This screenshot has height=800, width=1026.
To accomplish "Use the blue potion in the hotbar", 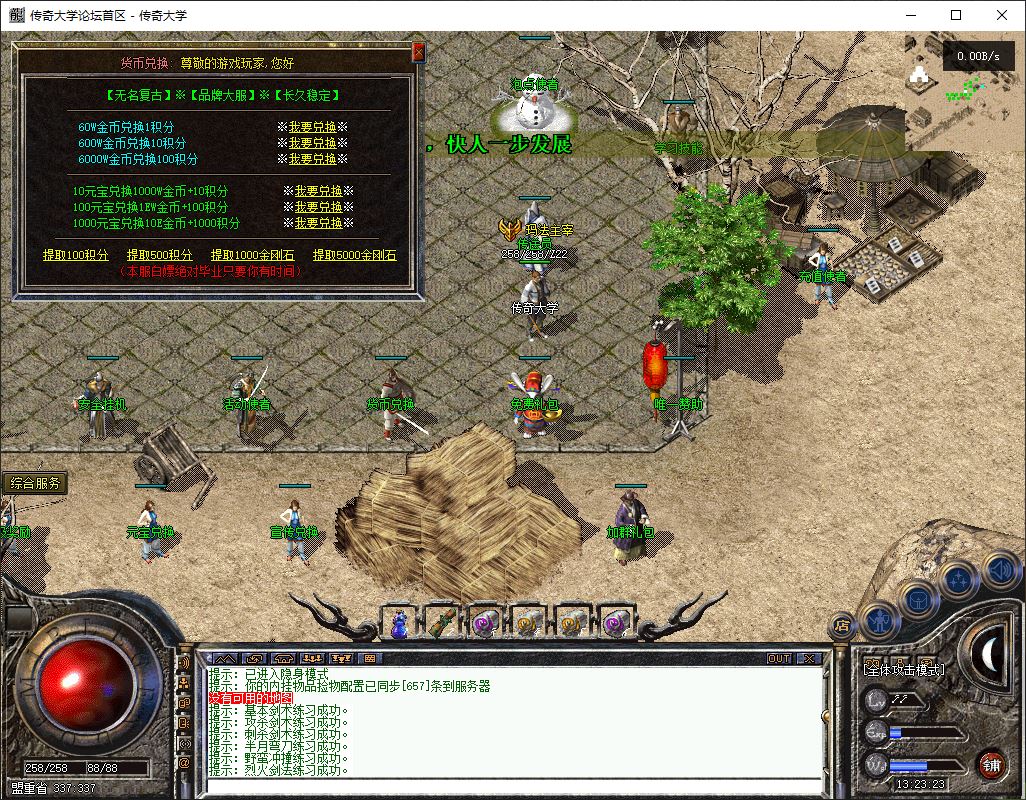I will (399, 623).
